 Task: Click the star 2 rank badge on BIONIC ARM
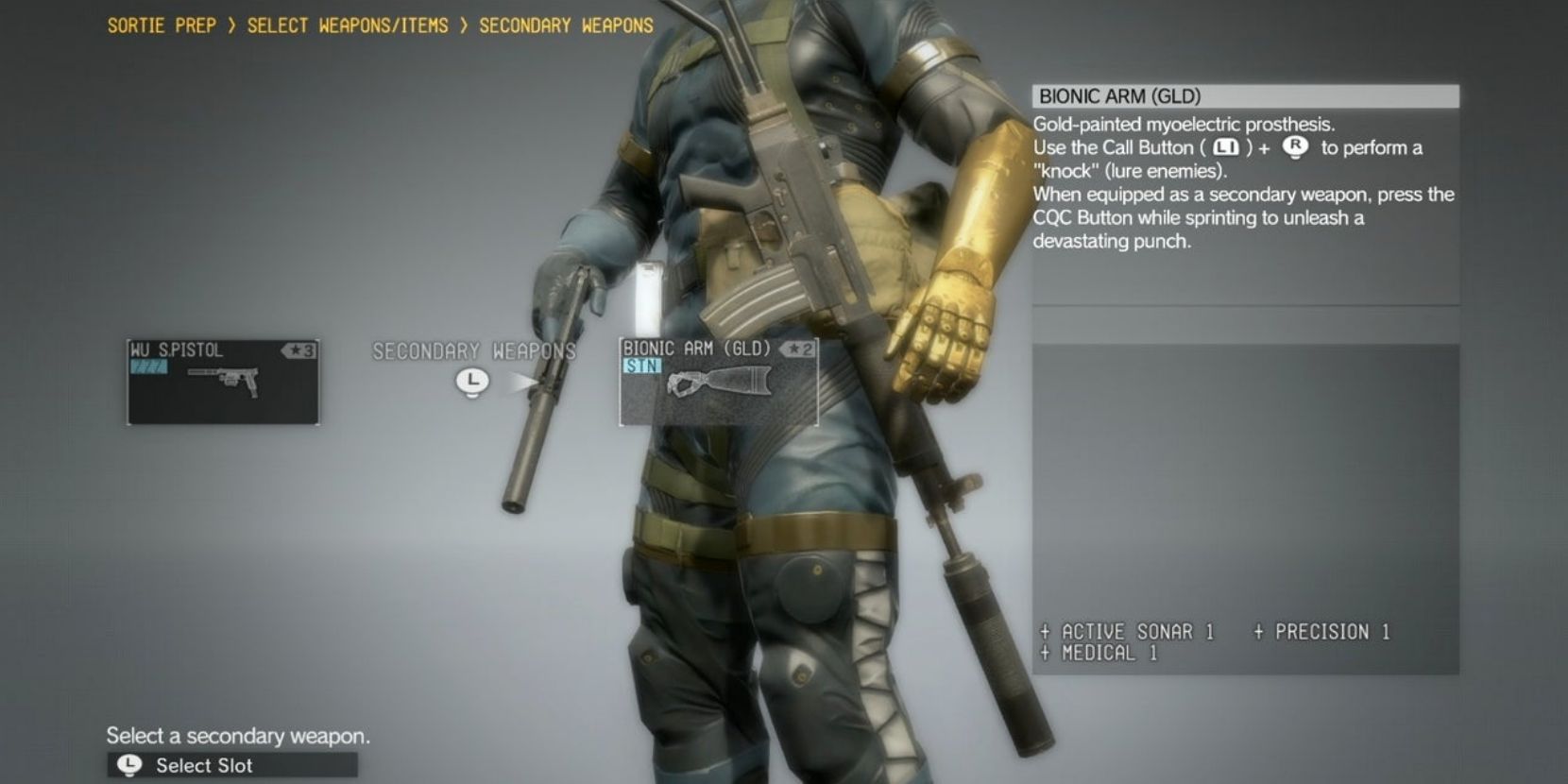point(798,349)
